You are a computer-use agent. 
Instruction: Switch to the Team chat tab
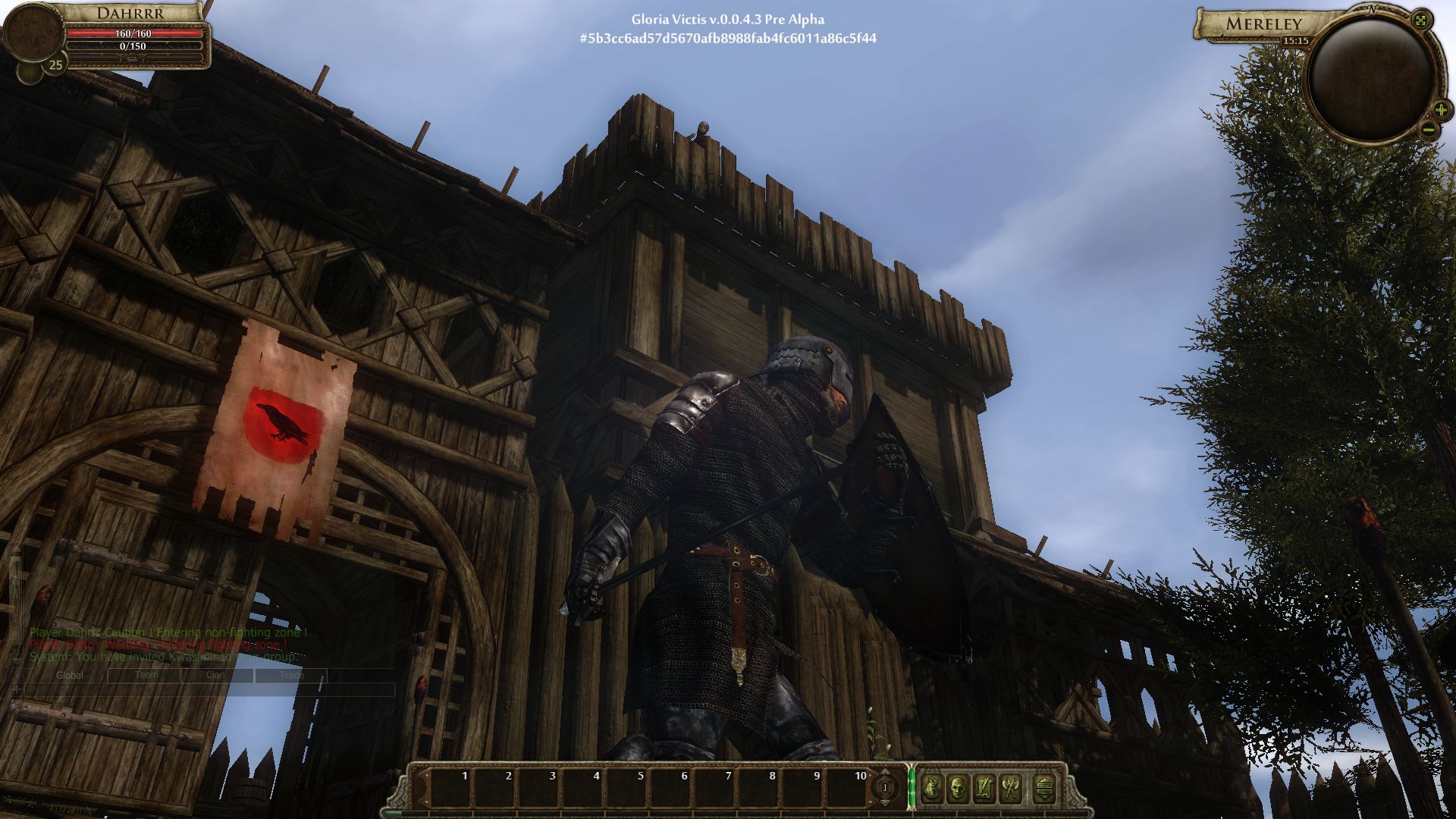click(146, 675)
